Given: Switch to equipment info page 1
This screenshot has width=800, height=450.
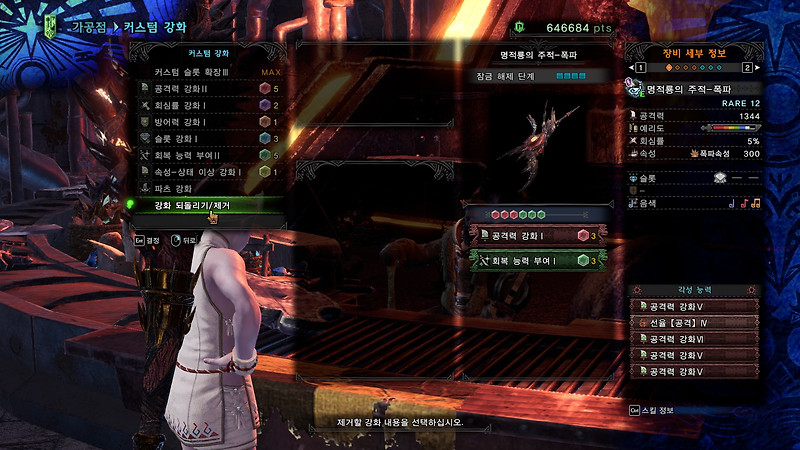Looking at the screenshot, I should [x=639, y=68].
